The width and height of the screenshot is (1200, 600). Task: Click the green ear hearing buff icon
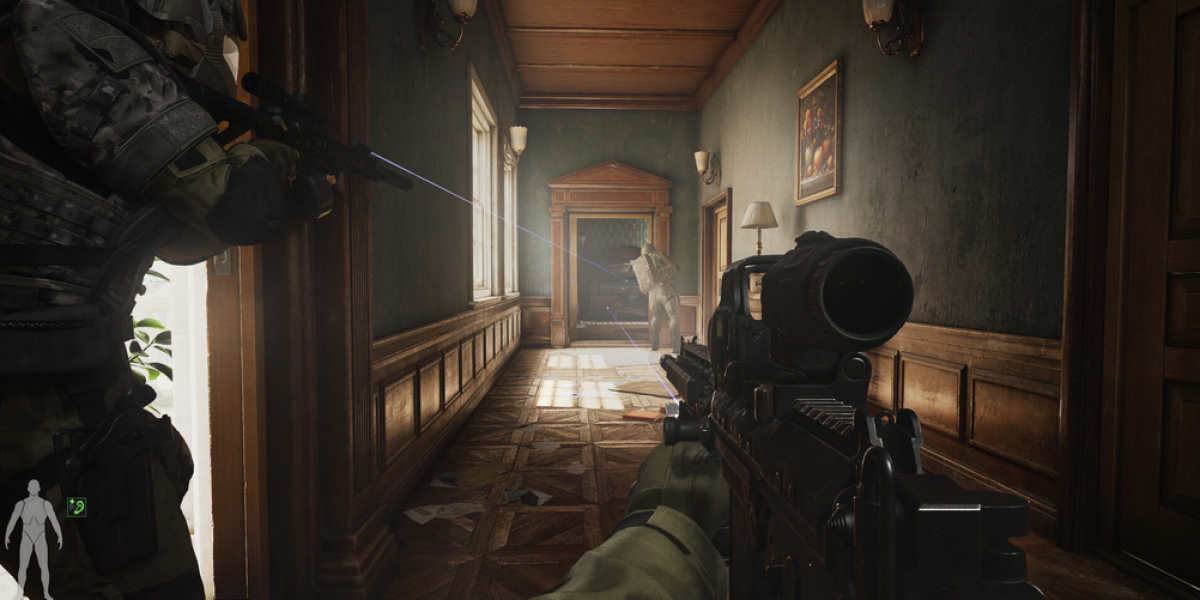pos(76,507)
